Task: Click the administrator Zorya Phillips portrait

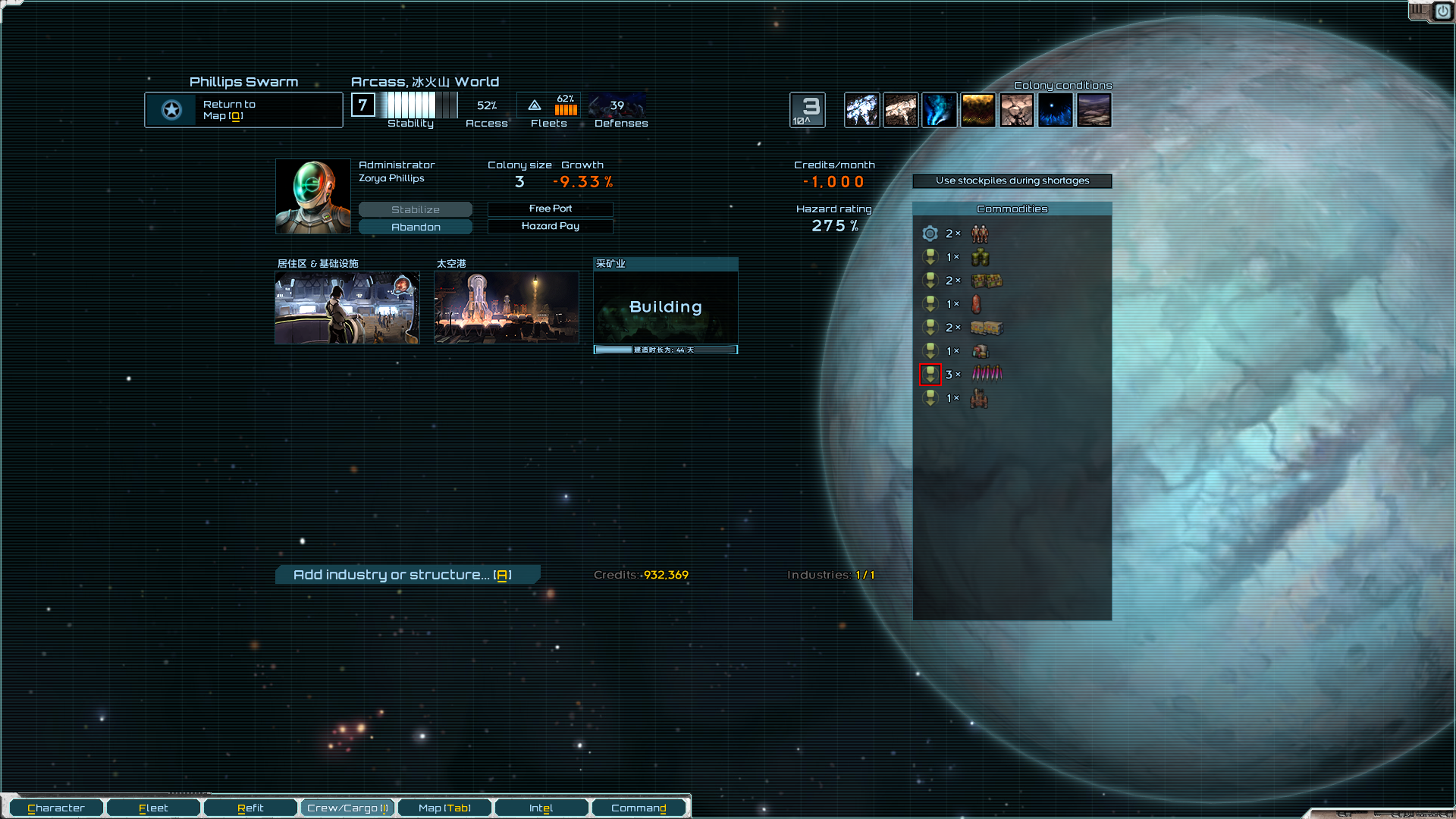Action: (312, 196)
